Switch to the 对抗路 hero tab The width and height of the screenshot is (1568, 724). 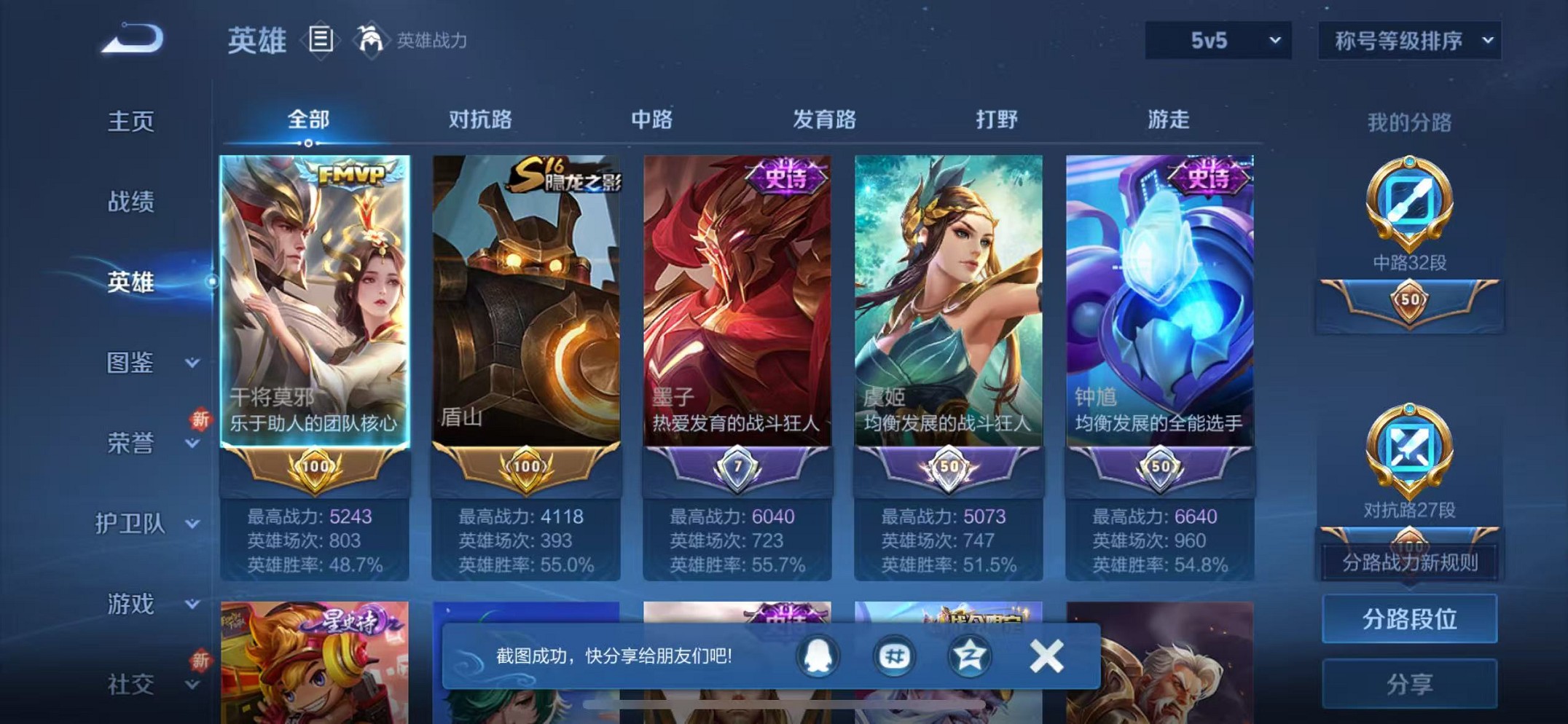[x=478, y=120]
